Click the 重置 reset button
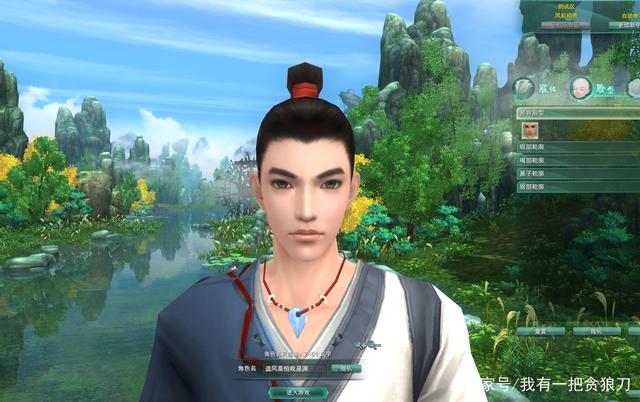The height and width of the screenshot is (402, 640). click(540, 330)
